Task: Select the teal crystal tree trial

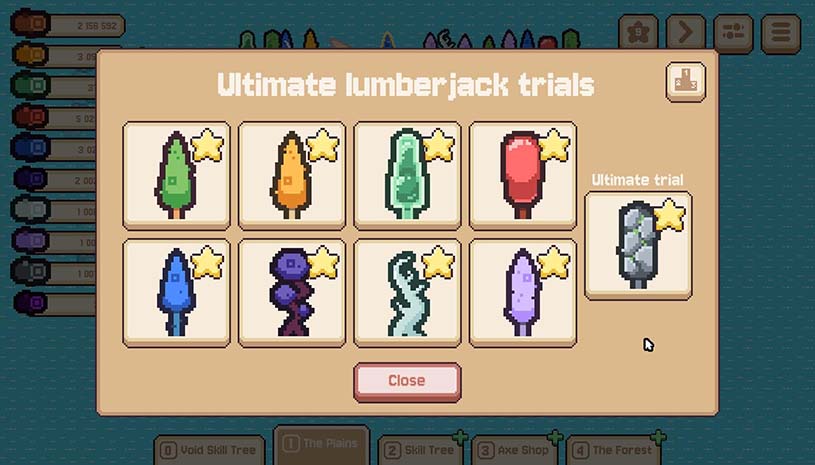Action: point(407,175)
